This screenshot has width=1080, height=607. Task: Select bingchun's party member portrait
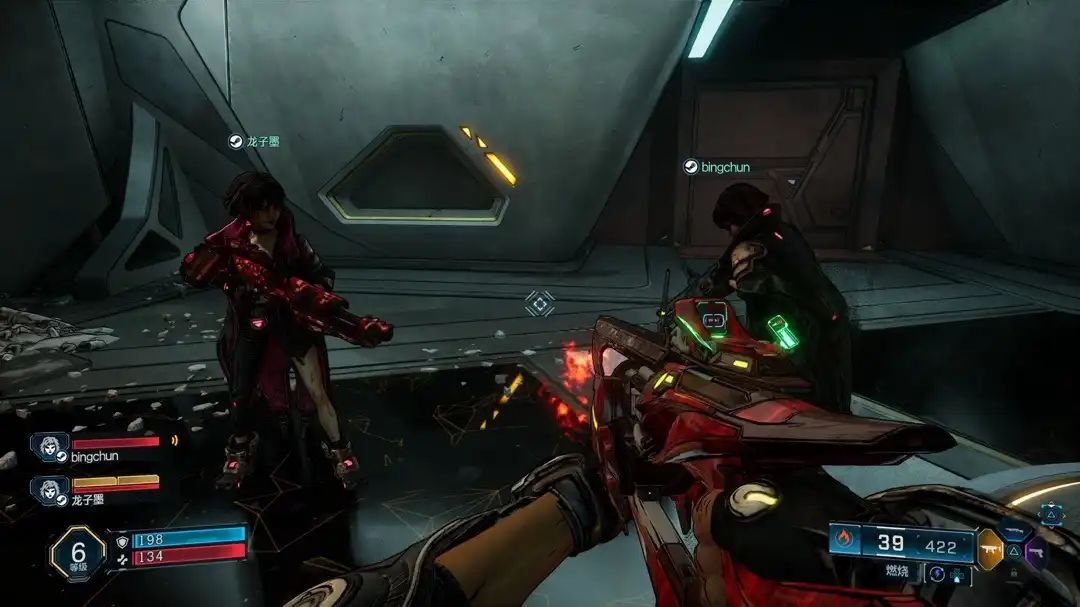47,447
